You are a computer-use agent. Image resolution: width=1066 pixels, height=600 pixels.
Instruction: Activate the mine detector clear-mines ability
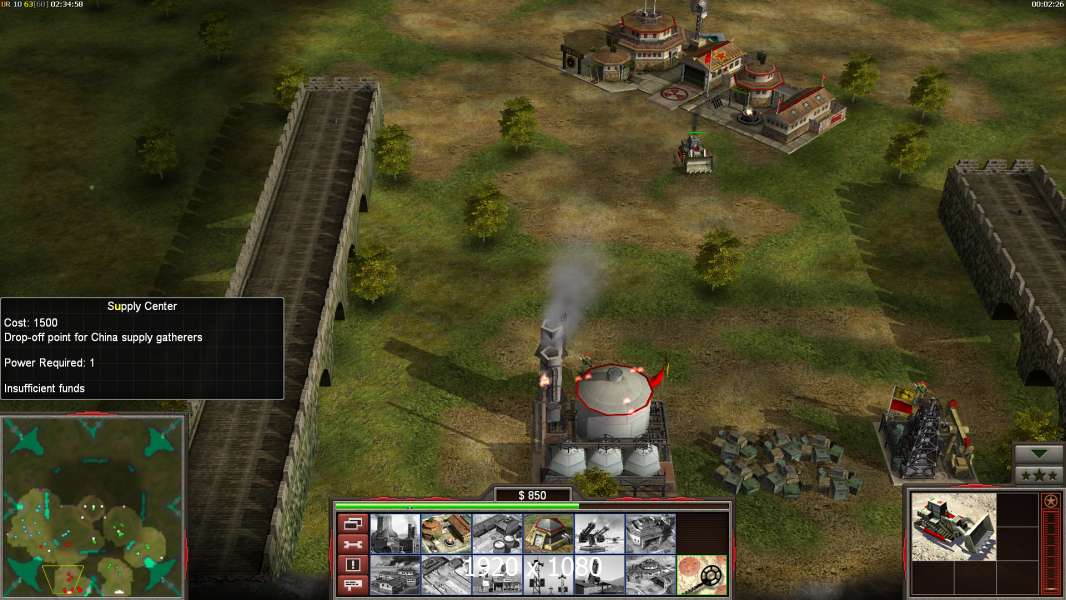point(701,575)
